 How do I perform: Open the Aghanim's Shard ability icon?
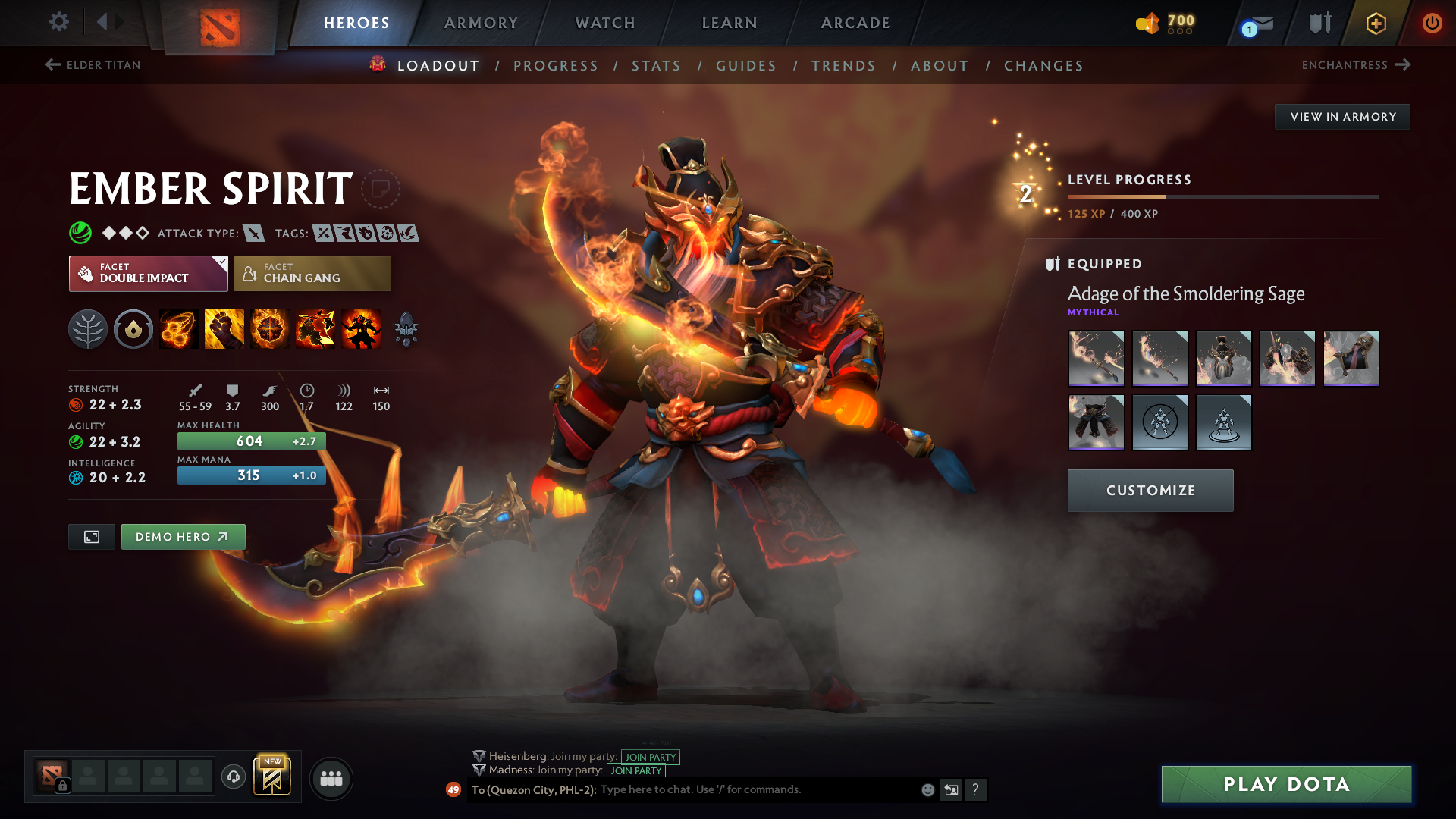coord(406,328)
